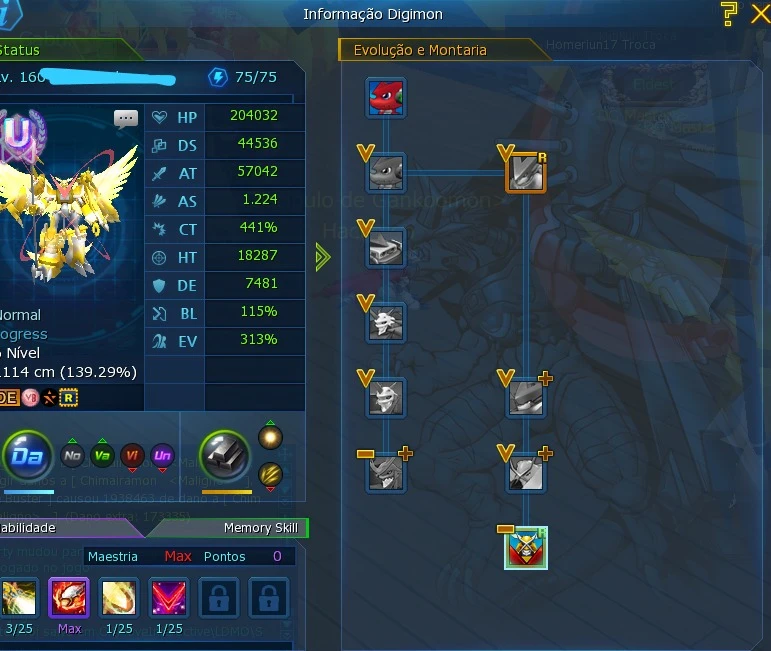Screen dimensions: 771x651
Task: Select the purple V-shaped skill icon
Action: pyautogui.click(x=169, y=598)
